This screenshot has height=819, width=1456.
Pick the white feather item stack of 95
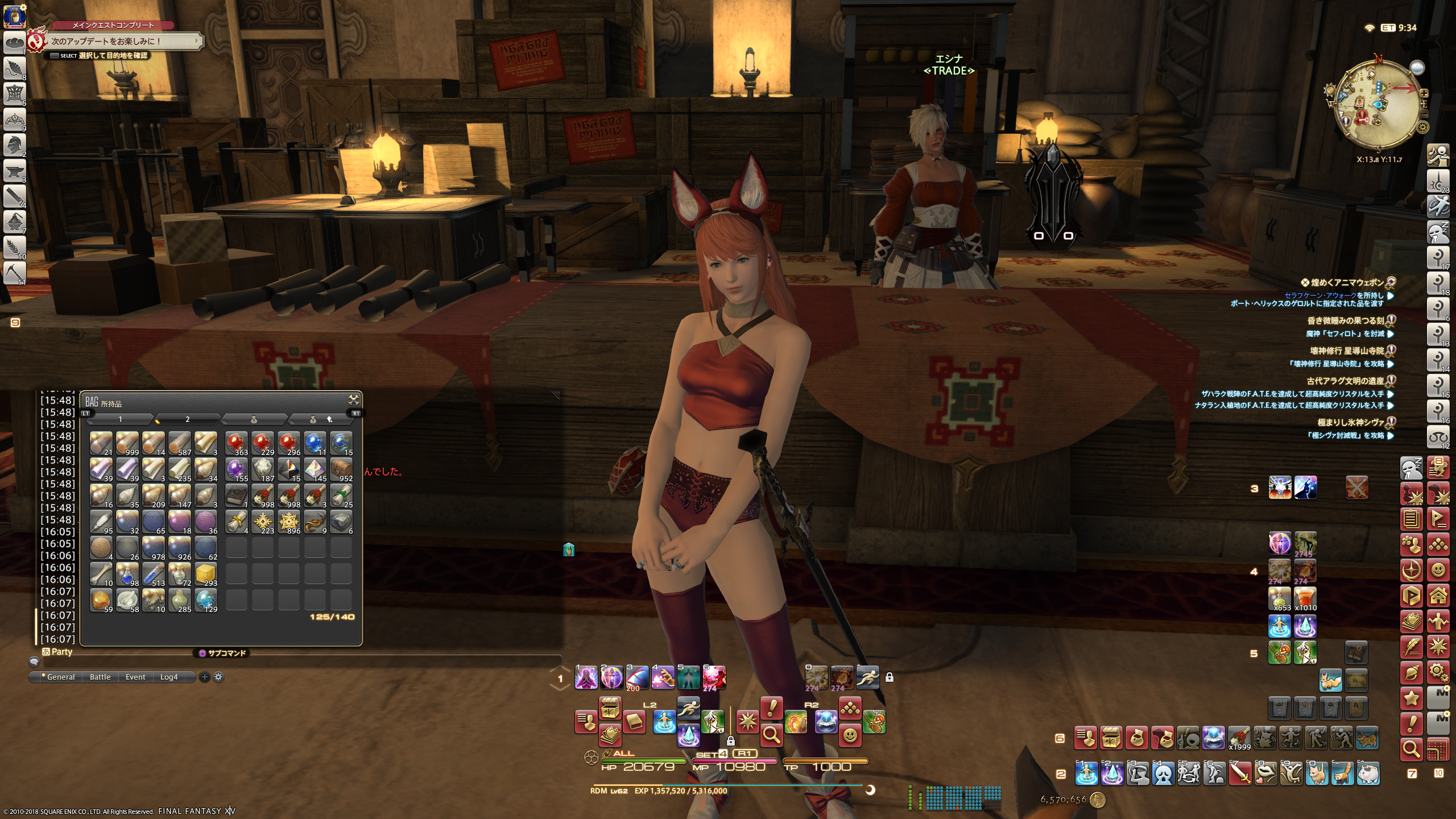point(101,522)
